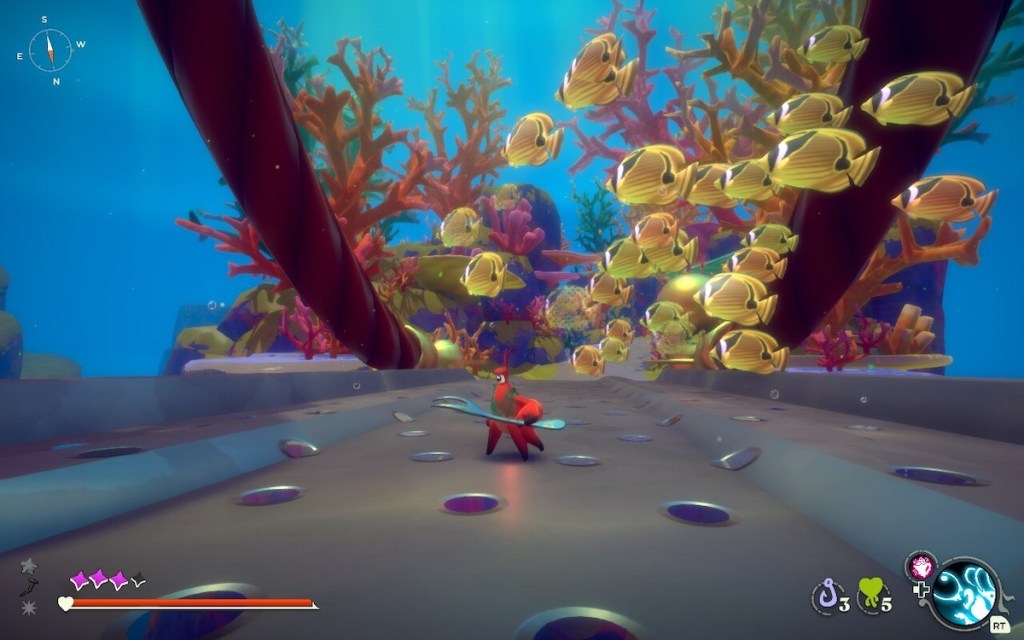Click the grey starburst status icon

pyautogui.click(x=29, y=607)
